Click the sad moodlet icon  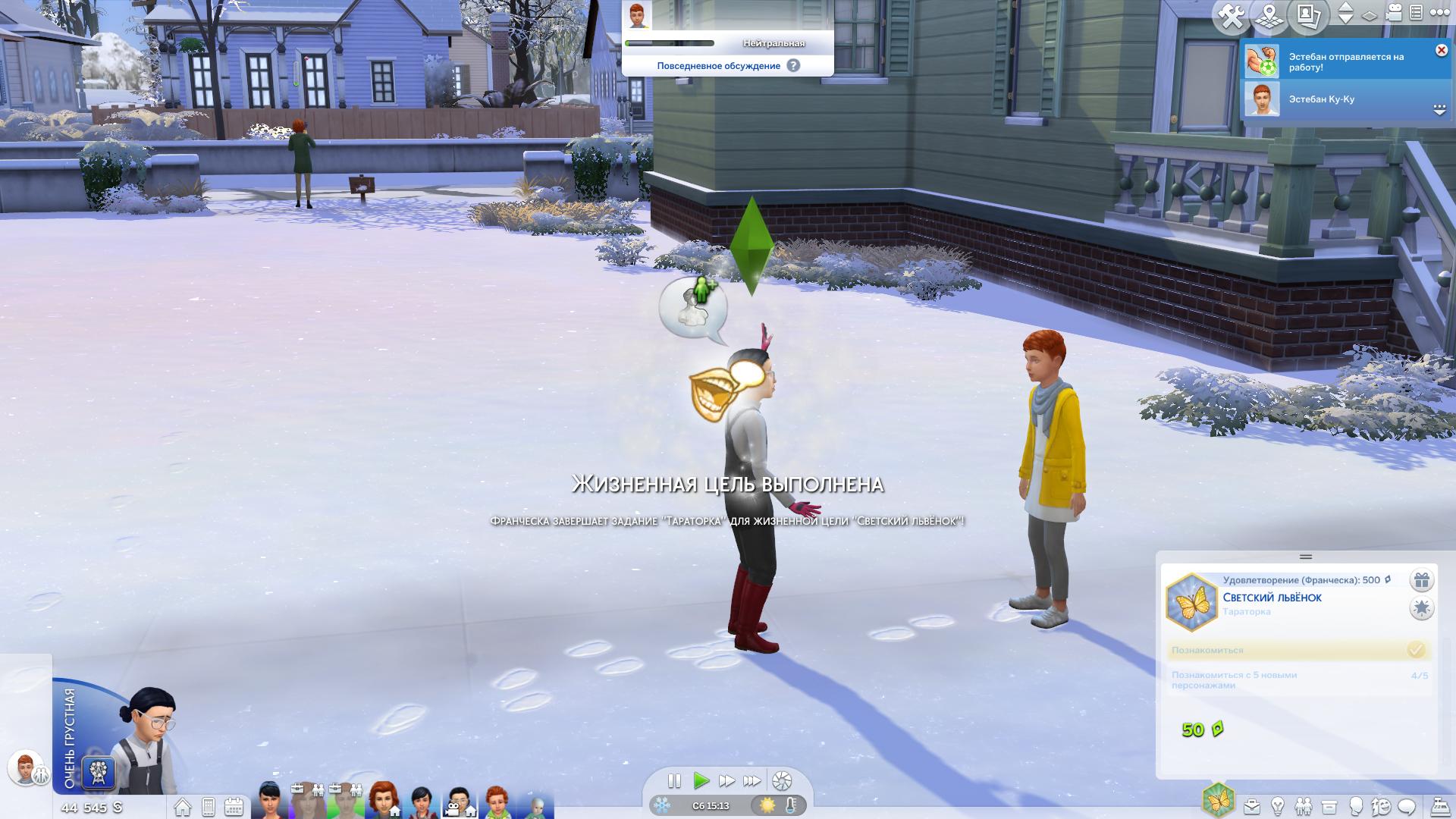tap(99, 773)
